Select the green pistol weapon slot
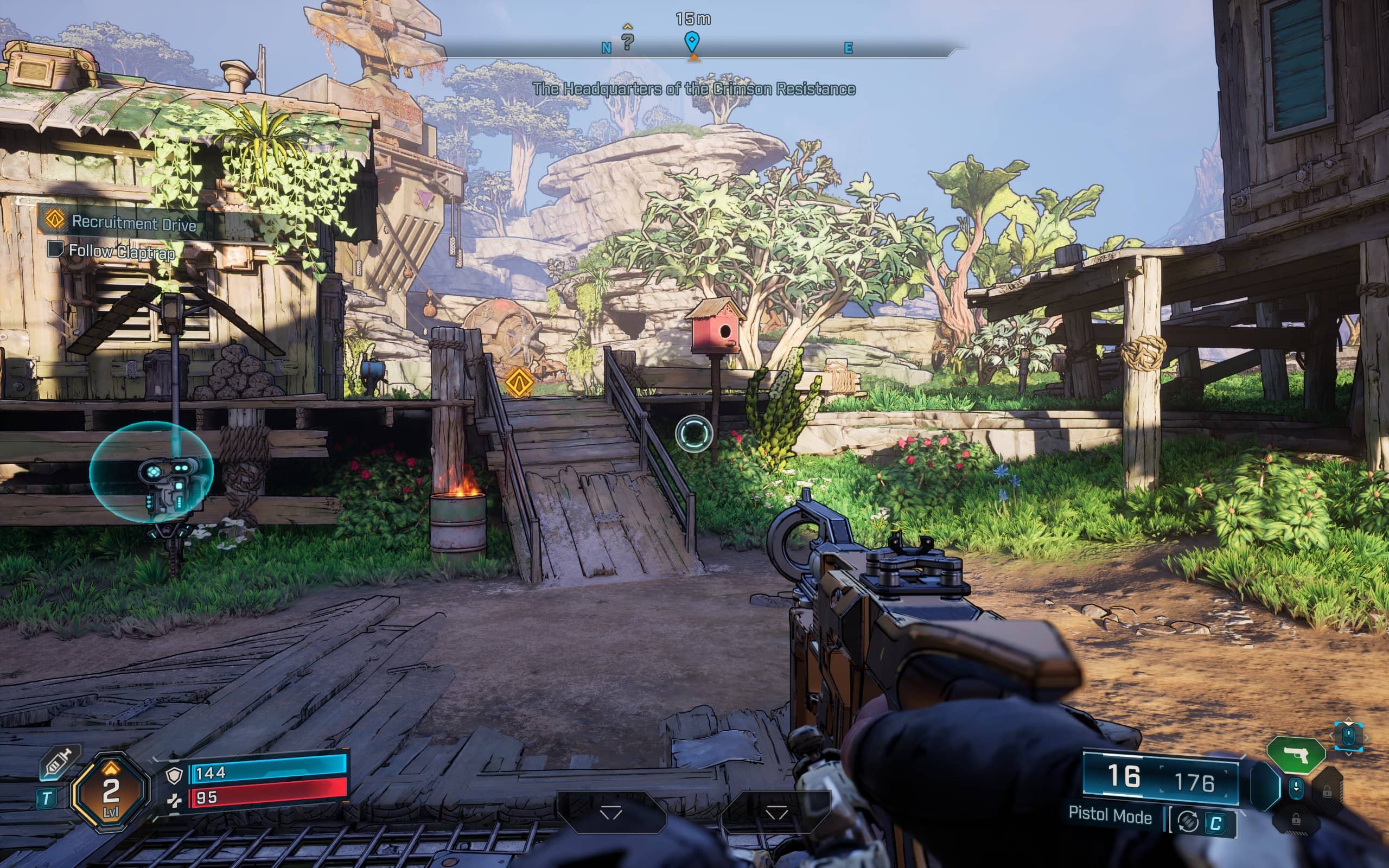Viewport: 1389px width, 868px height. point(1296,754)
